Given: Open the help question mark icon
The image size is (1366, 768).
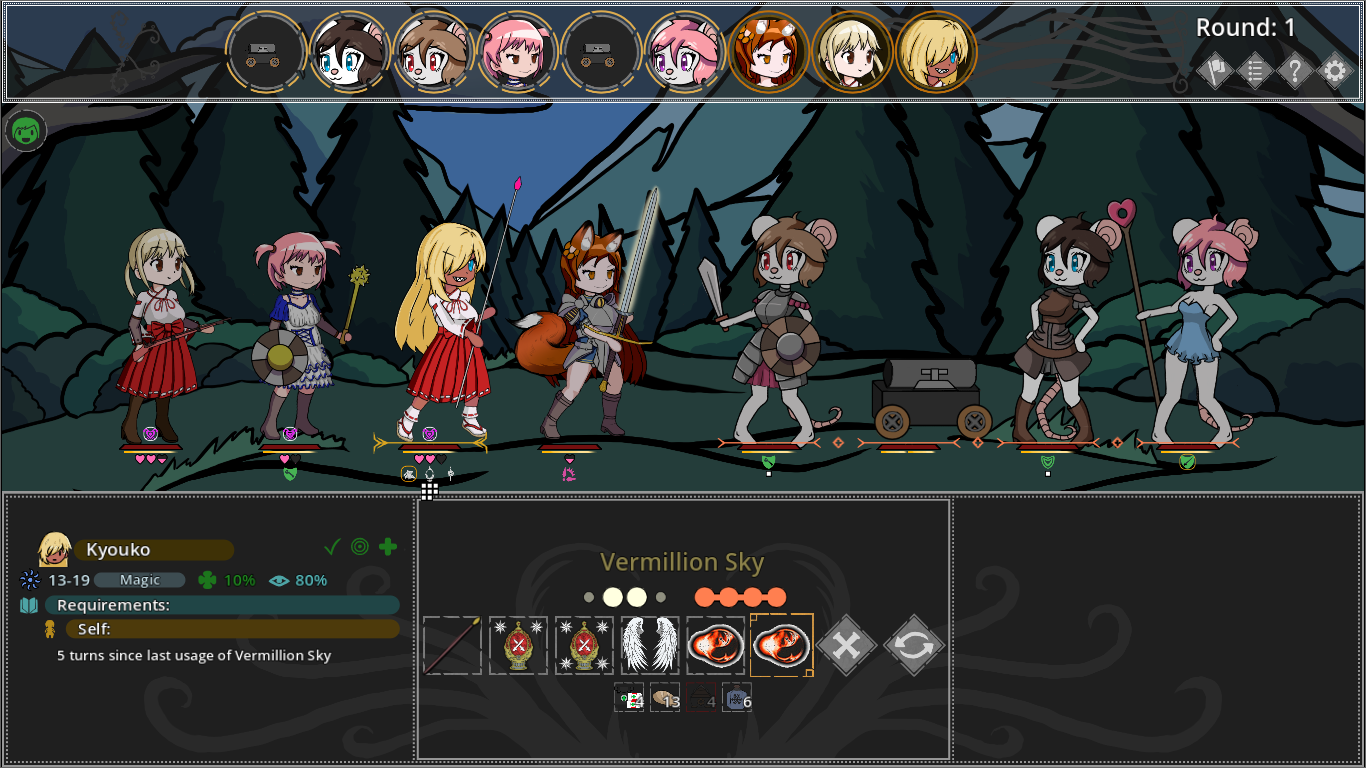Looking at the screenshot, I should pyautogui.click(x=1295, y=71).
